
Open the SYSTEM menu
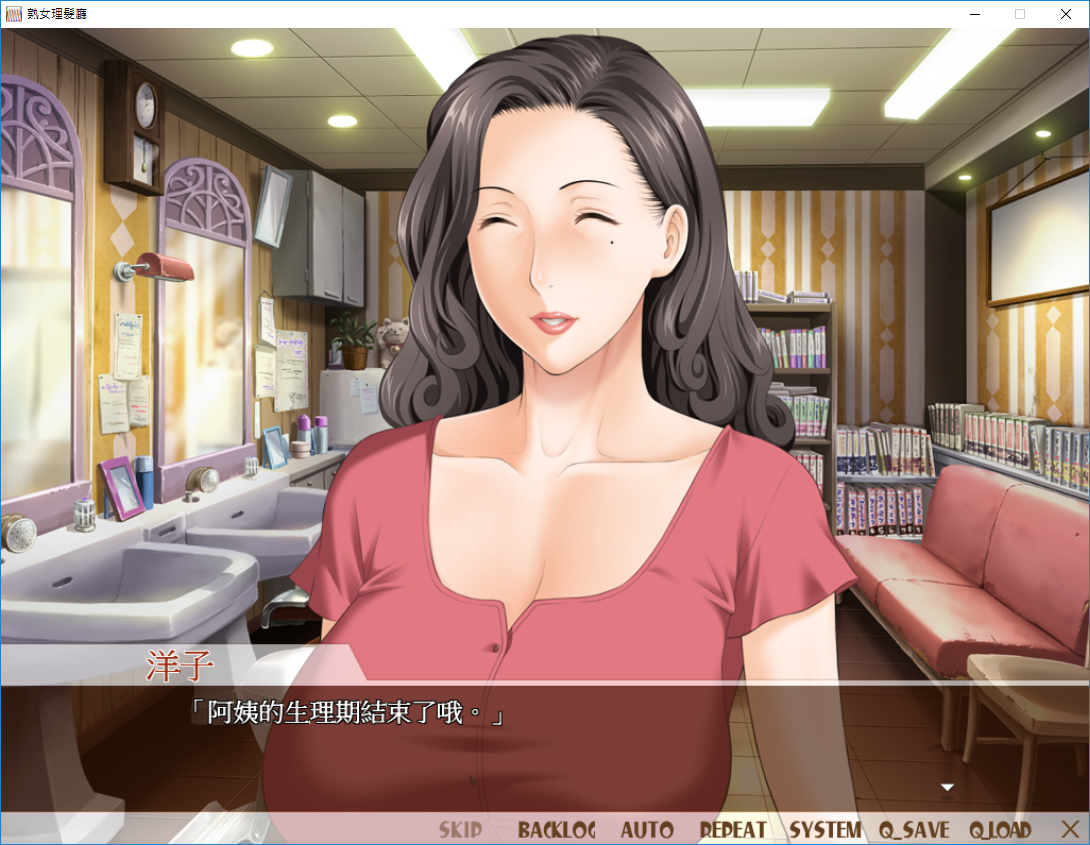tap(825, 830)
